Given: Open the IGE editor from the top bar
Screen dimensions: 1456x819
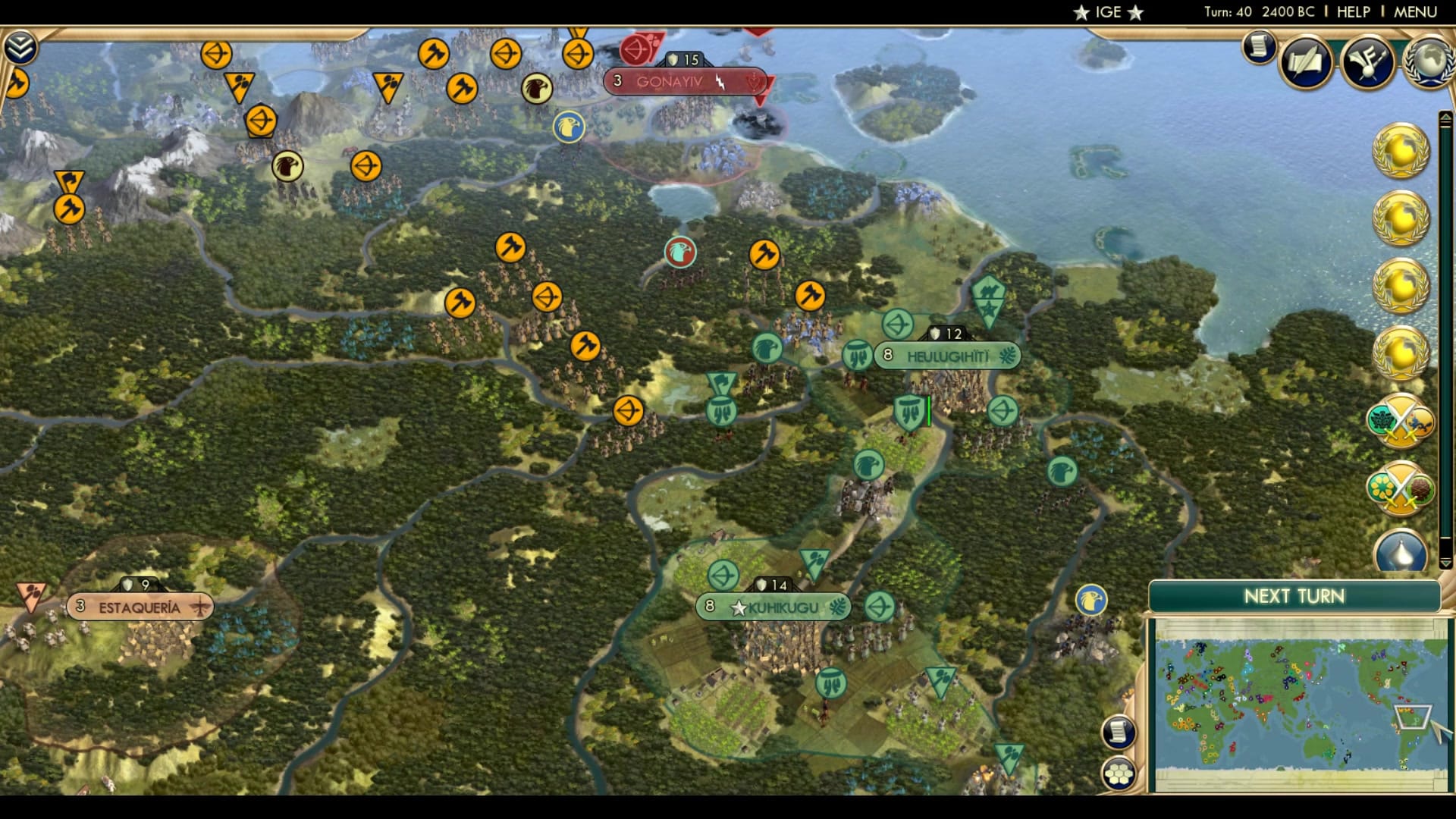Looking at the screenshot, I should point(1108,11).
